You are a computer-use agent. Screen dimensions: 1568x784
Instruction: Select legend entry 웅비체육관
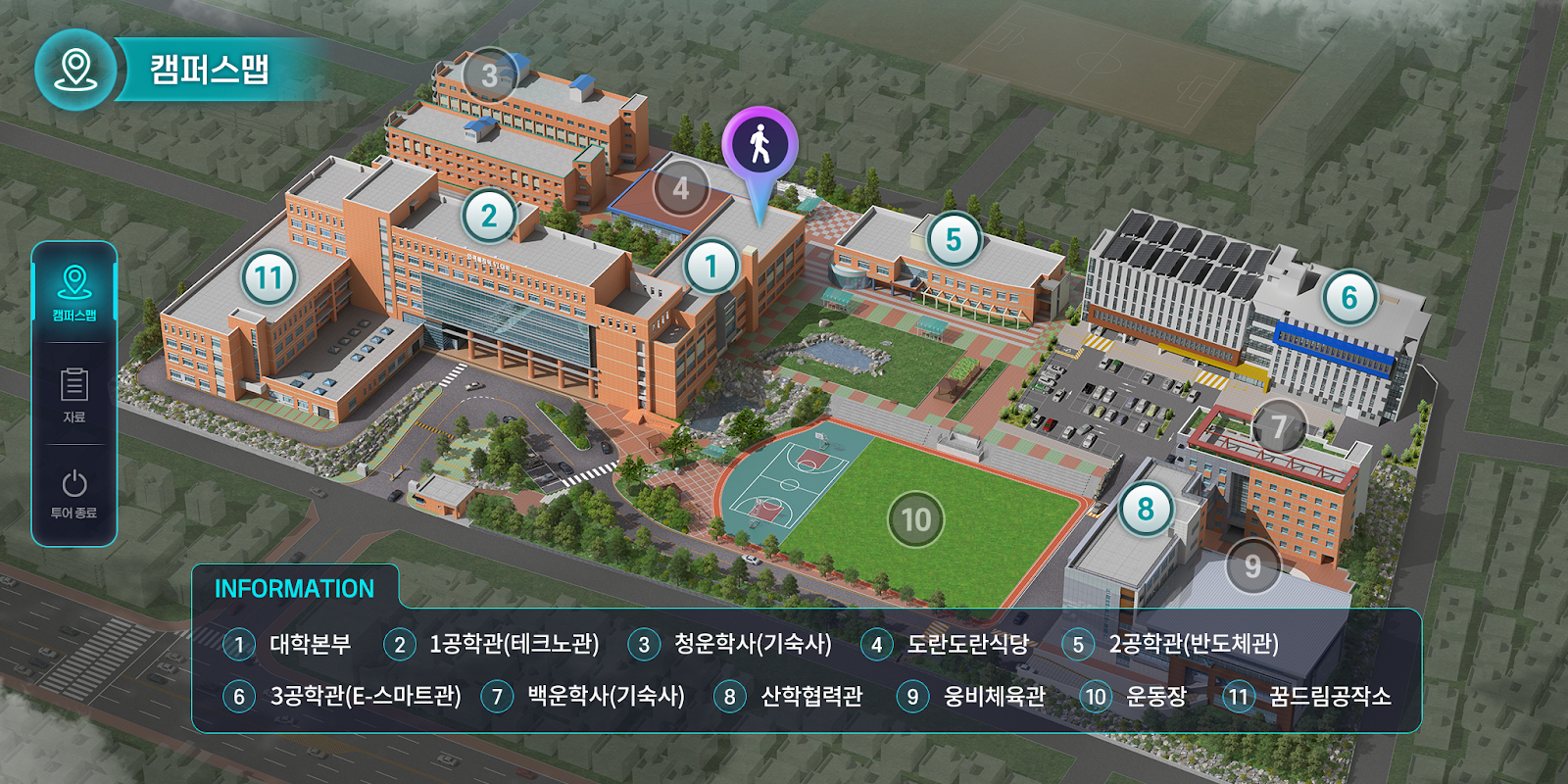[994, 696]
